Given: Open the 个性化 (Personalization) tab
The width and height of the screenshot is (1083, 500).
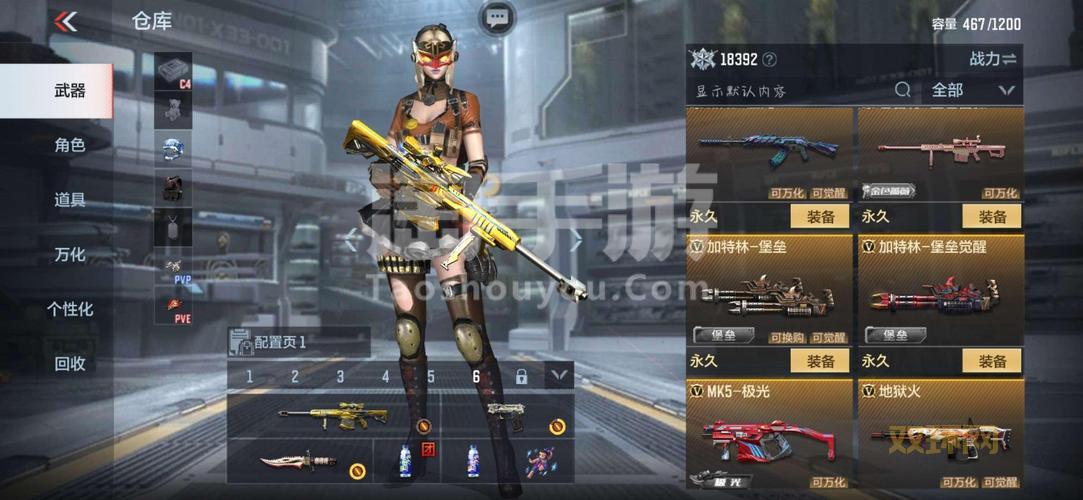Looking at the screenshot, I should [69, 309].
